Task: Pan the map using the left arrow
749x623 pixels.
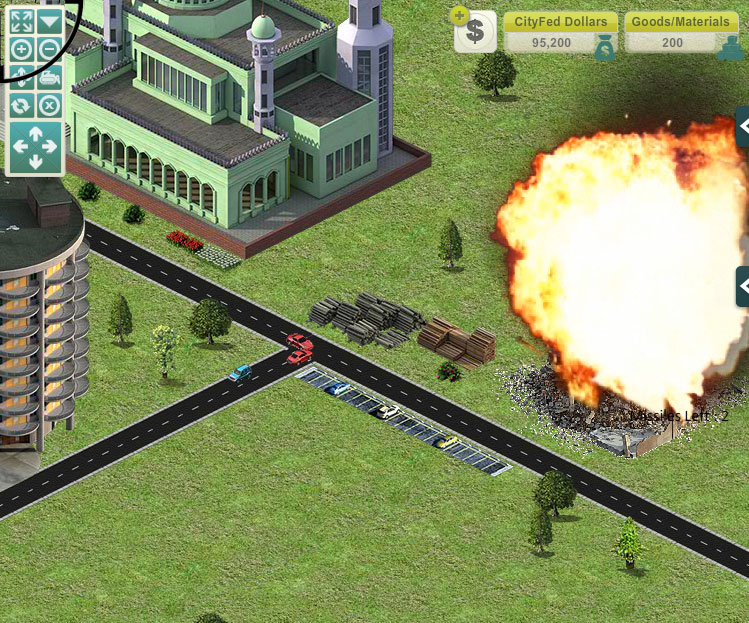Action: click(20, 147)
